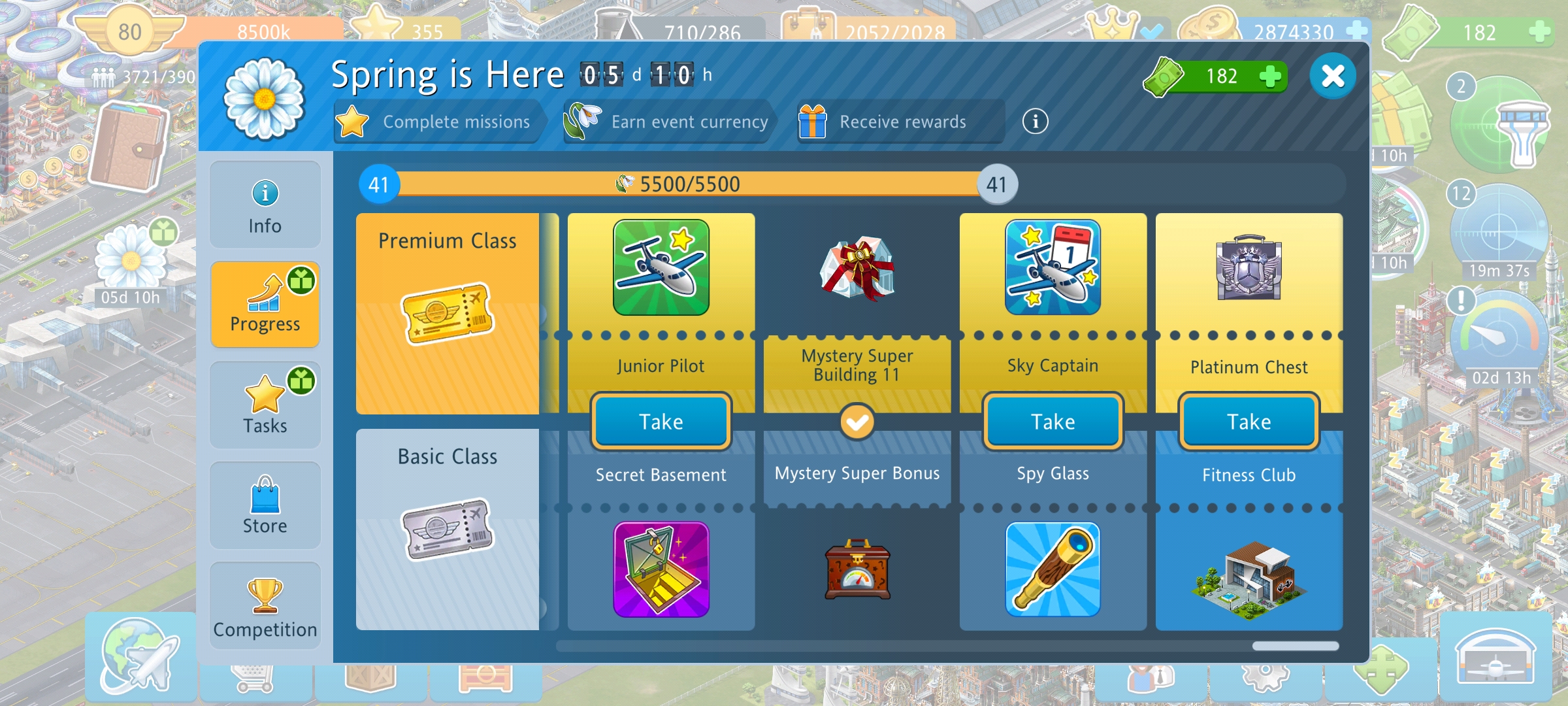Tap the Mystery Super Building 11 gift

point(857,268)
